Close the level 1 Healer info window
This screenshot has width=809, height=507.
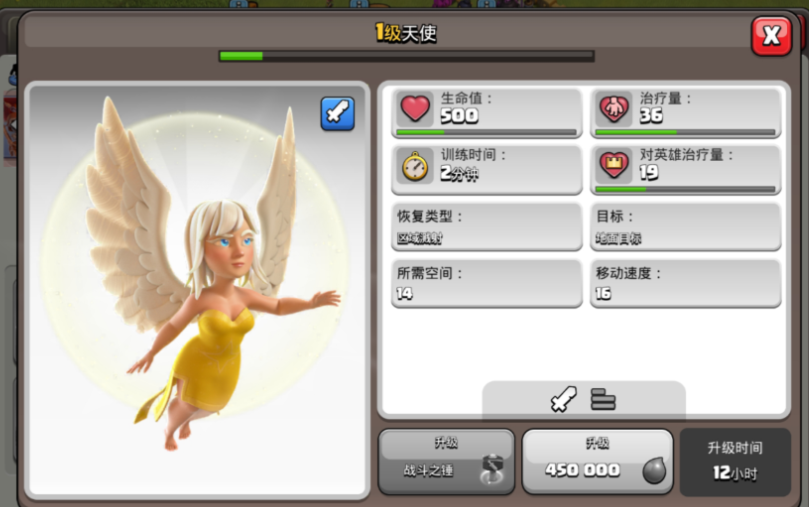[x=771, y=36]
